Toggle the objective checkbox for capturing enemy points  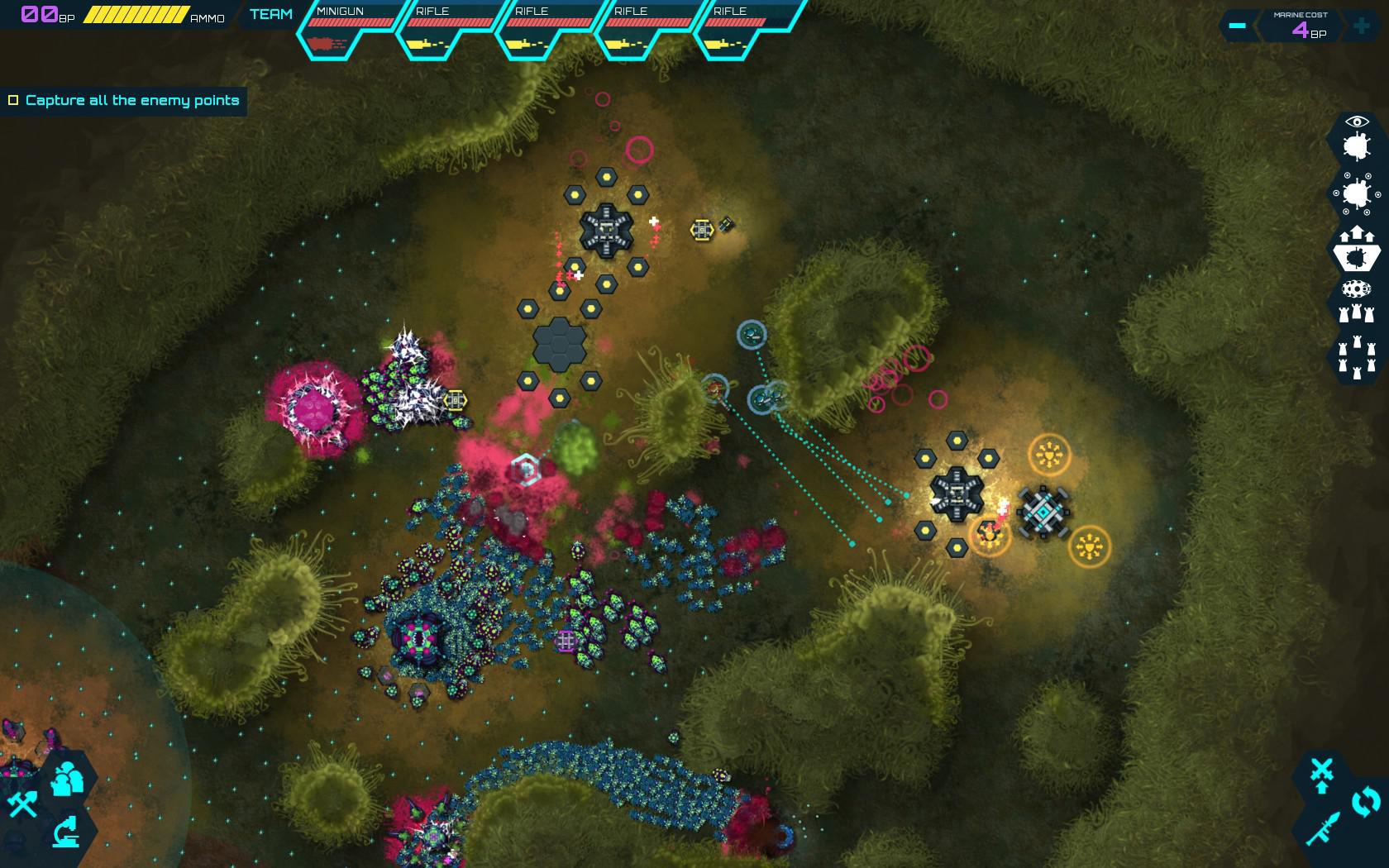(x=12, y=99)
